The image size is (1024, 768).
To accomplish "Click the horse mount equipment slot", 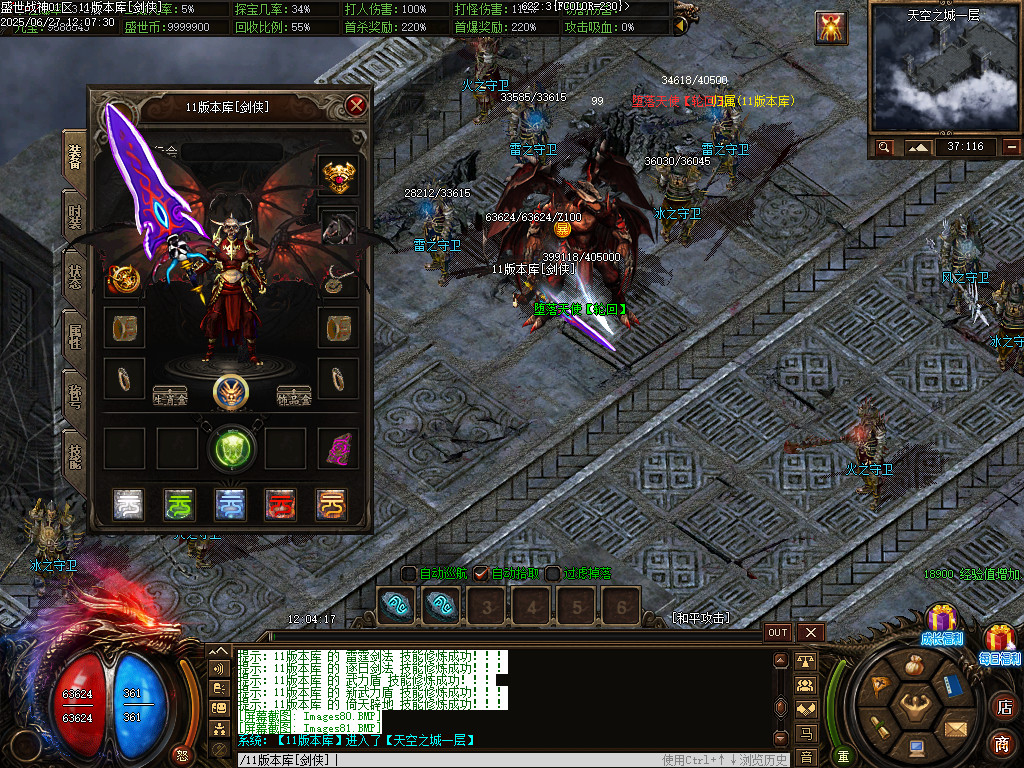I will [x=338, y=228].
